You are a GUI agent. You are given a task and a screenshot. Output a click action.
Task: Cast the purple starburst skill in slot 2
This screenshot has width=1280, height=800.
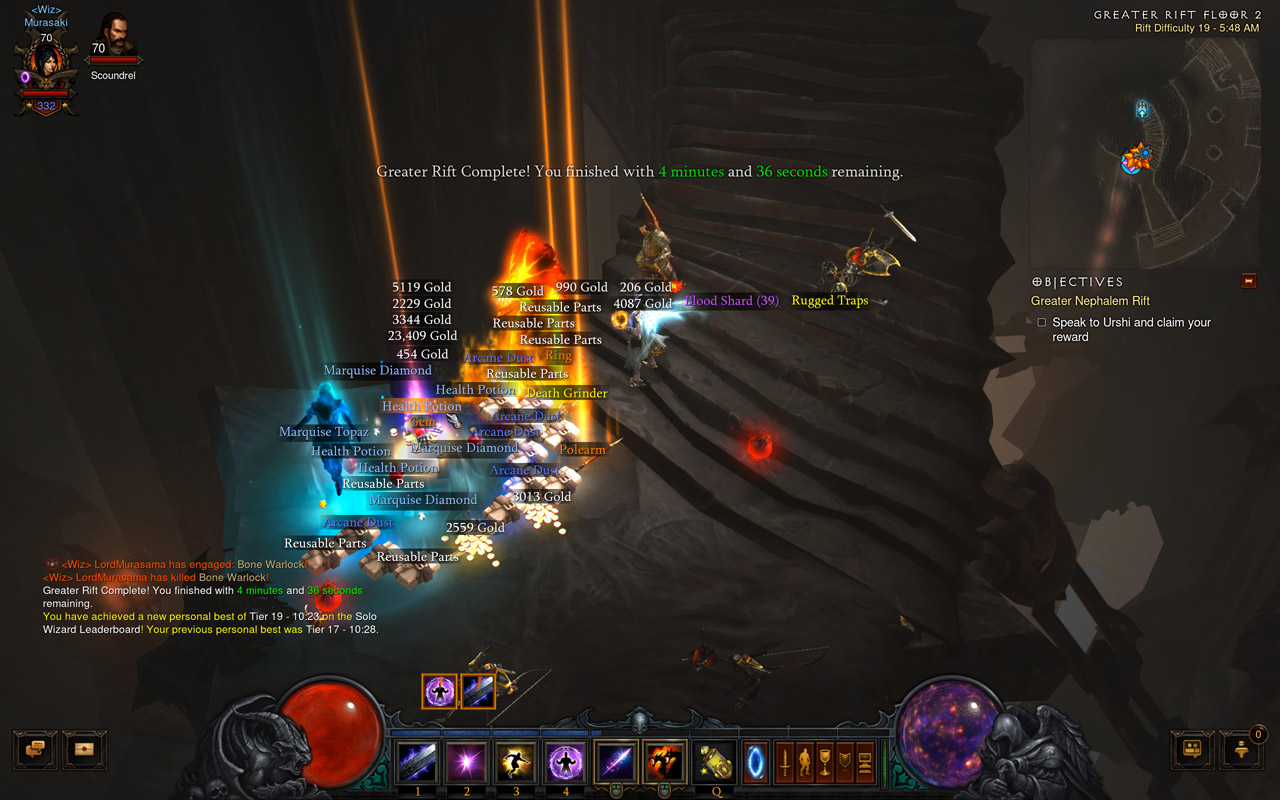point(466,763)
